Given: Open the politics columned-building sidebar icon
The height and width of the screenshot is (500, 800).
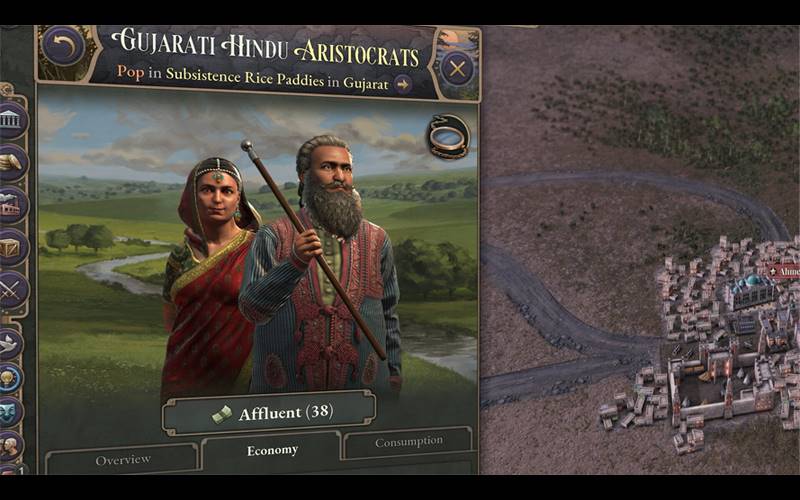Looking at the screenshot, I should (x=11, y=121).
